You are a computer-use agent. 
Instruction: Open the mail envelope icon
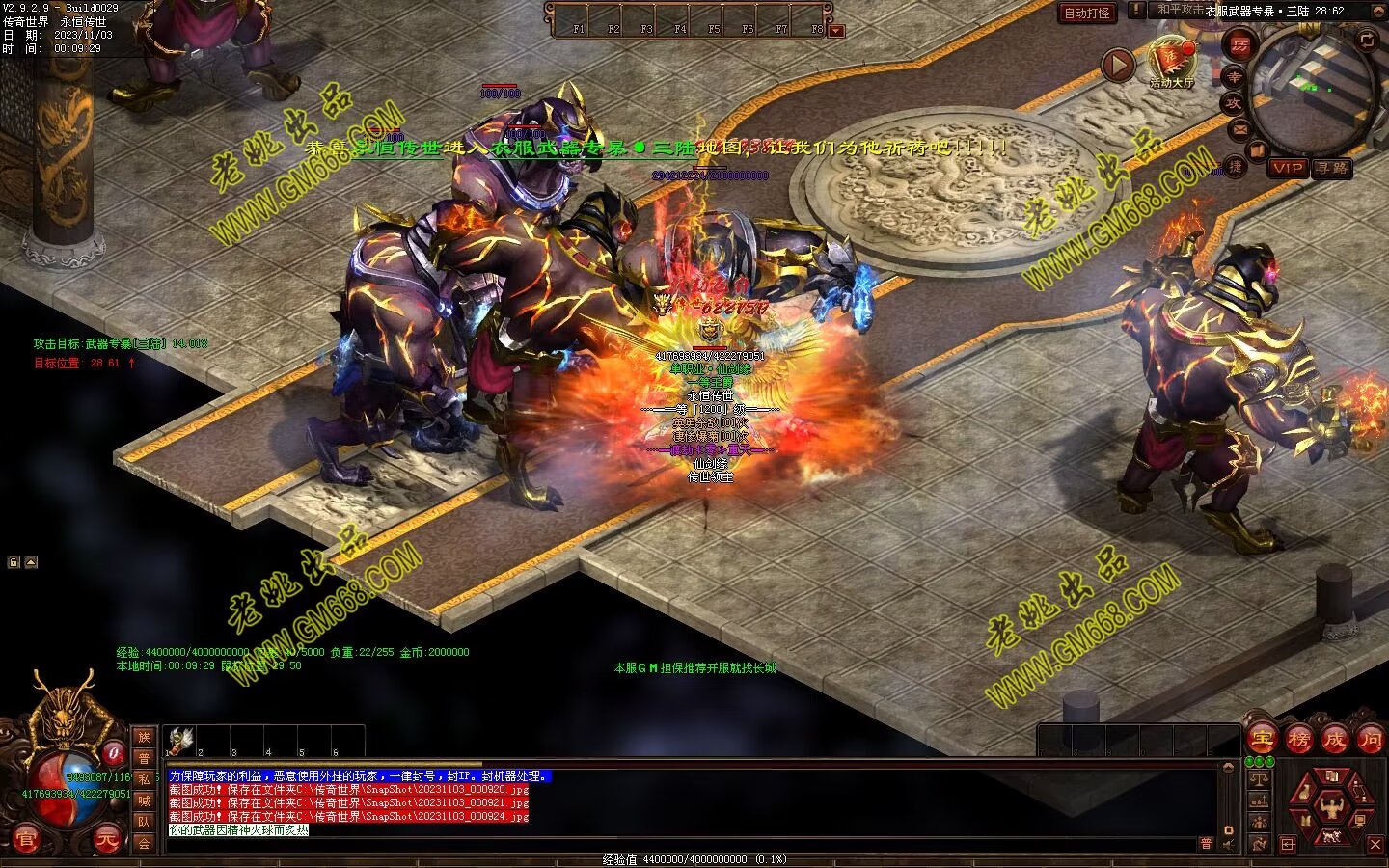(x=1240, y=128)
